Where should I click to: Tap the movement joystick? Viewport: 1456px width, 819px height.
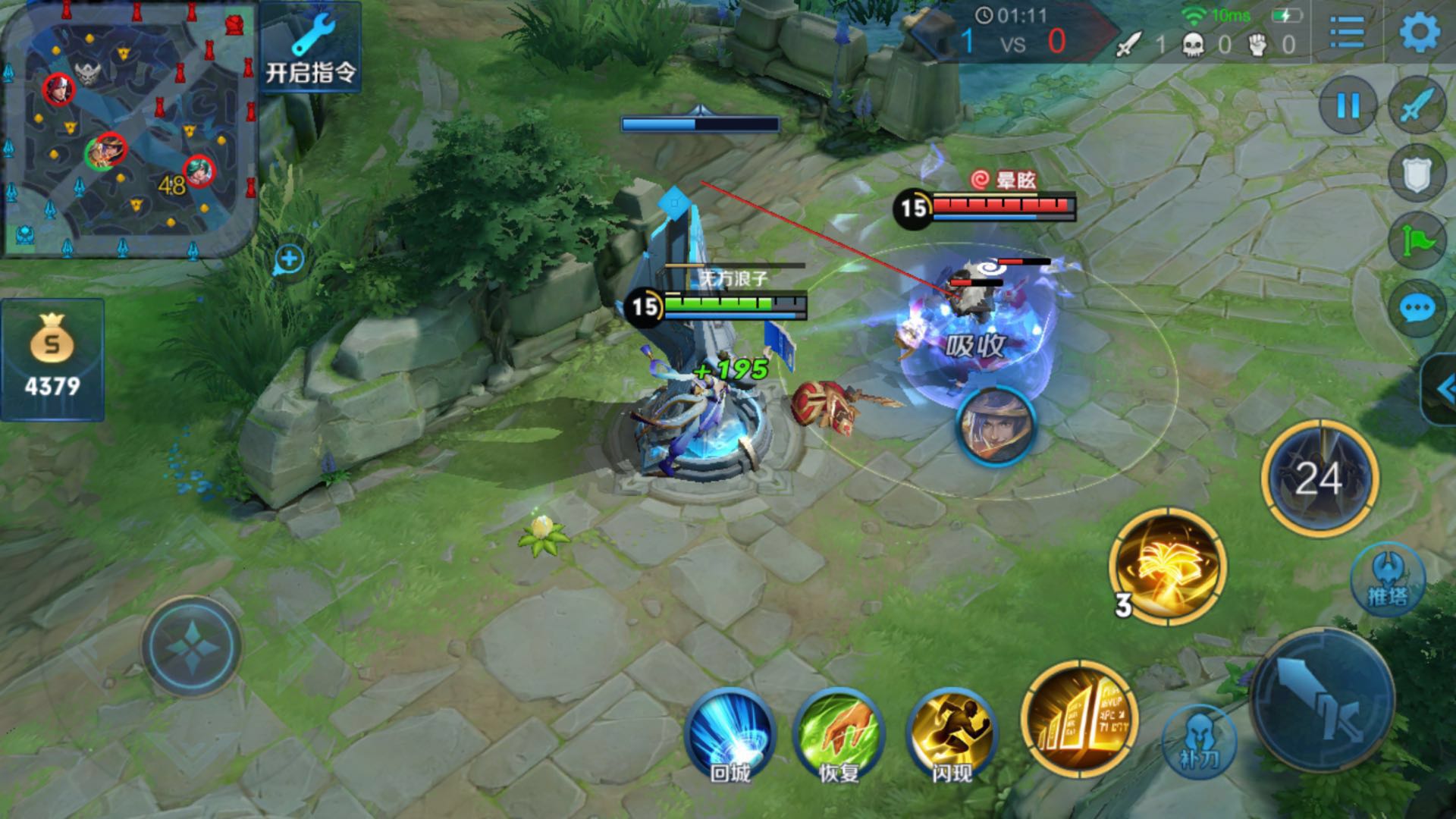(191, 646)
